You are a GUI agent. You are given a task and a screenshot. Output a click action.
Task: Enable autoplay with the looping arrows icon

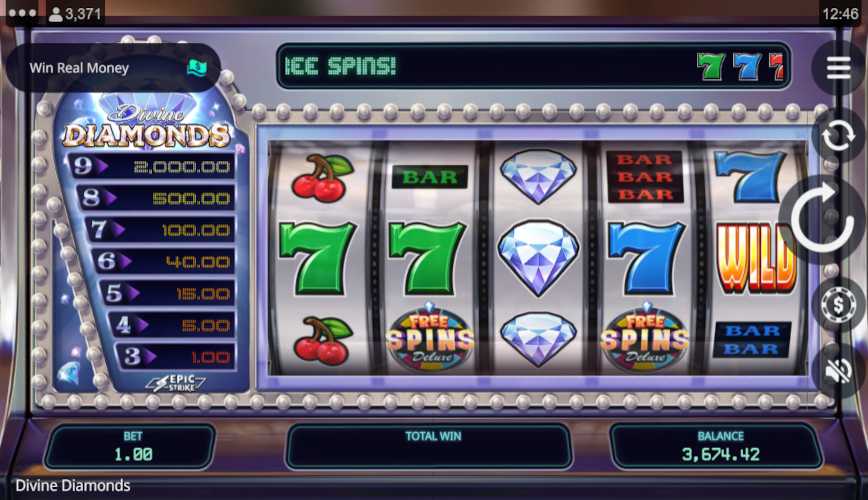(x=837, y=133)
